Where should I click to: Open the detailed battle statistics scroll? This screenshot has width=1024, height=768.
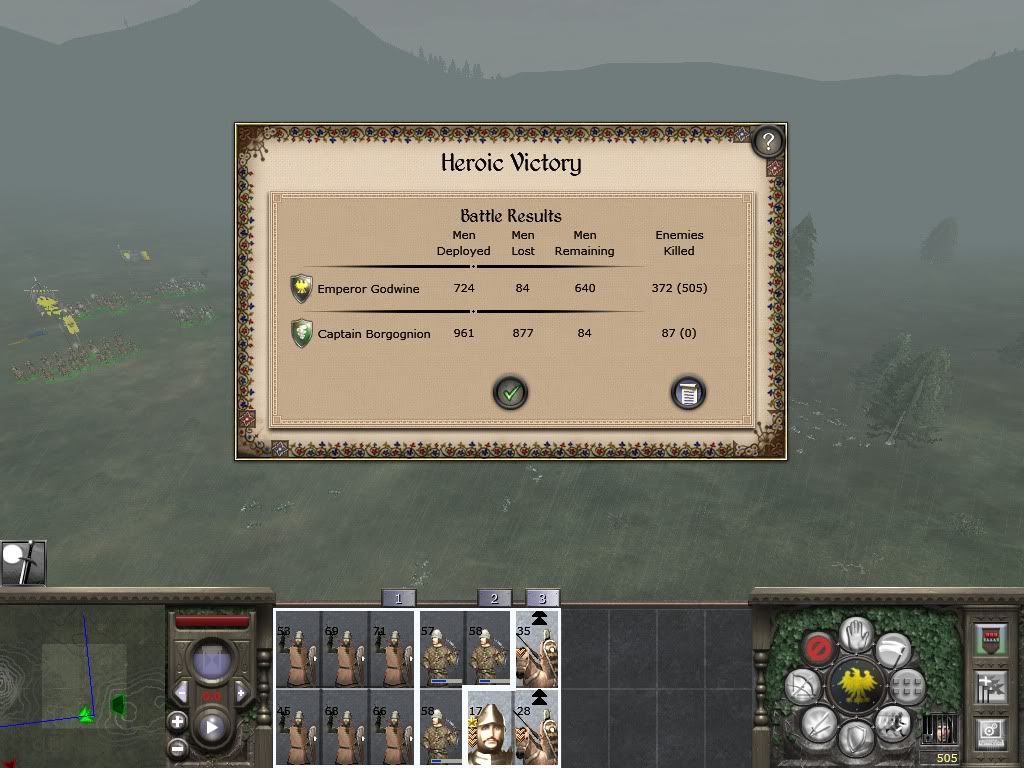click(x=688, y=393)
